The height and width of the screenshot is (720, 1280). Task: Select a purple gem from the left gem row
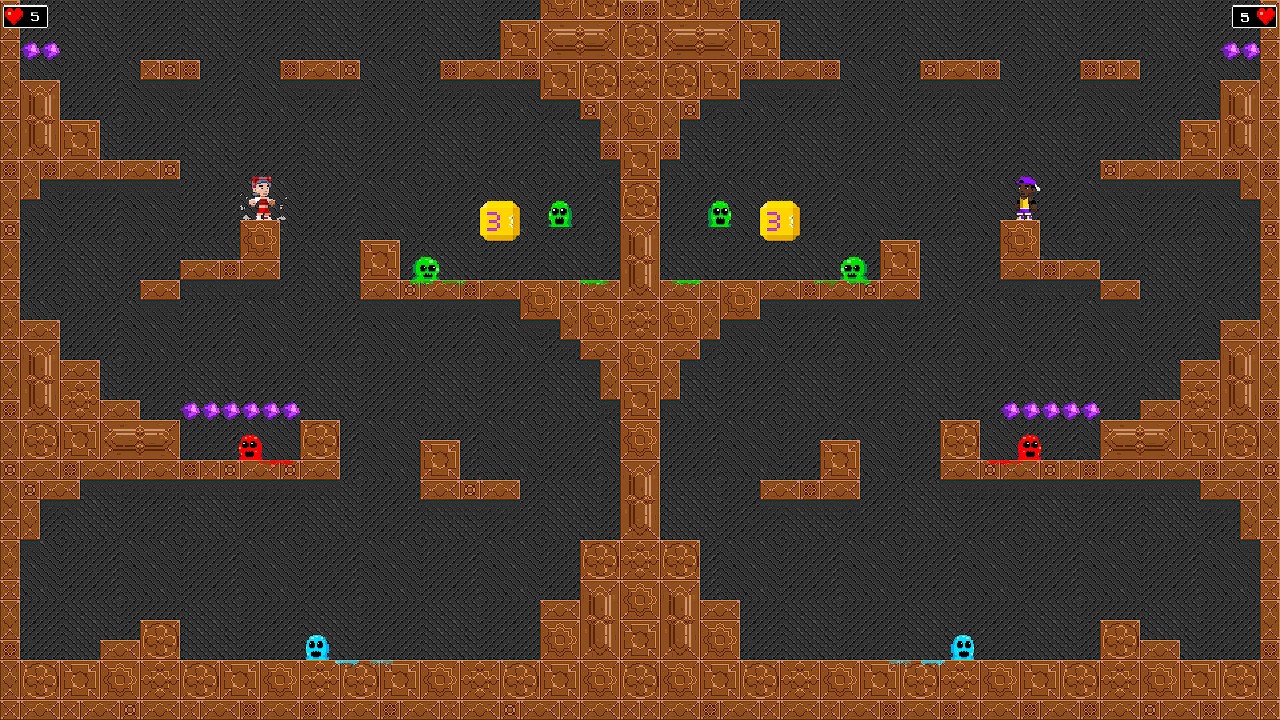click(232, 409)
